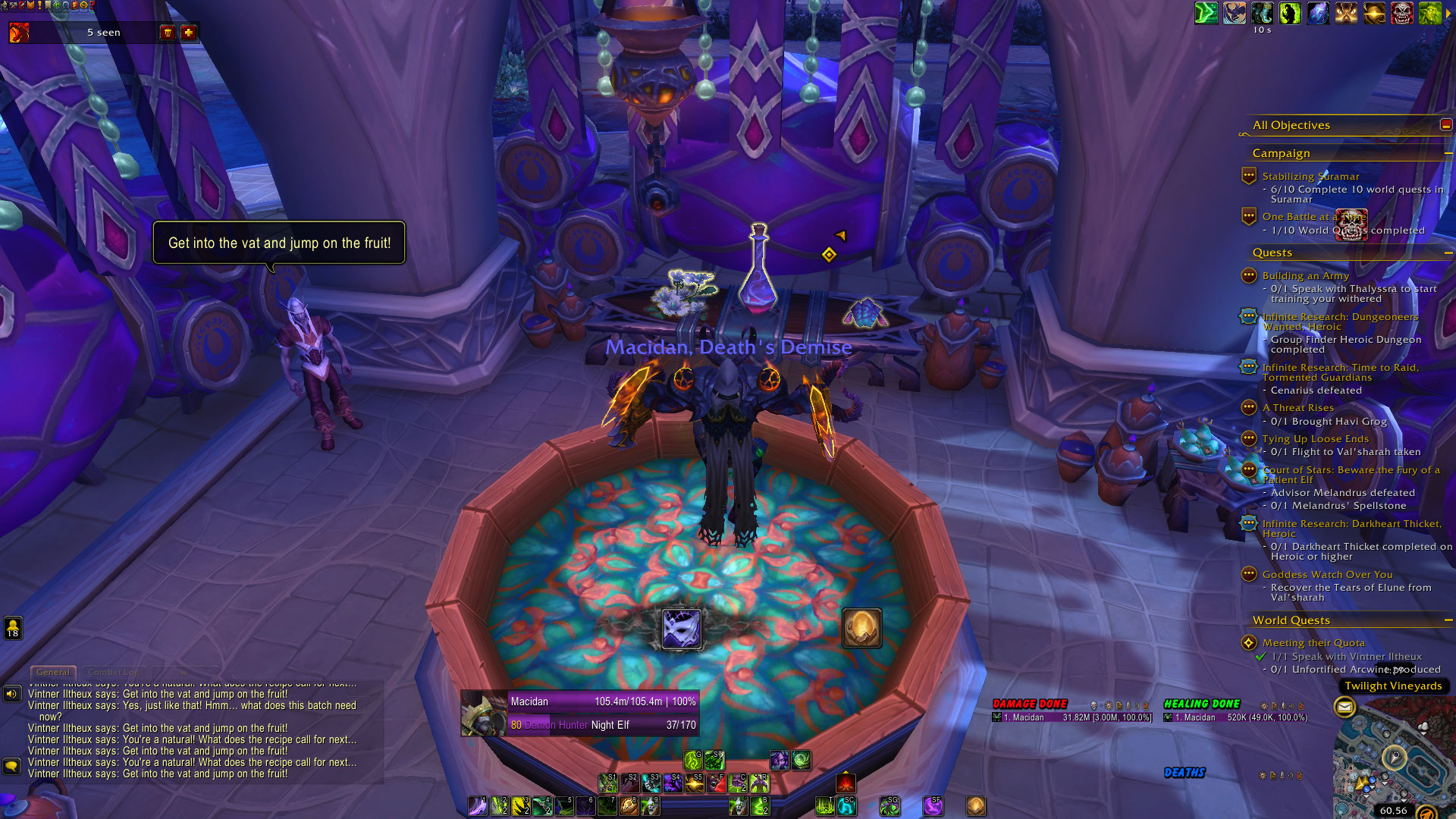Open the A Threat Rises quest entry

tap(1298, 408)
